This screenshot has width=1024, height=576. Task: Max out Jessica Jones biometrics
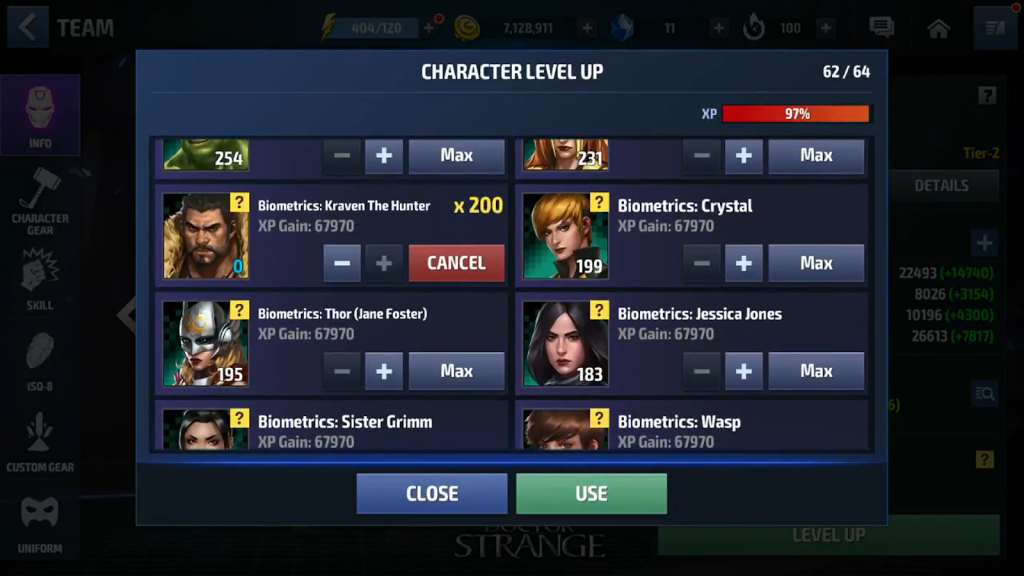click(816, 371)
